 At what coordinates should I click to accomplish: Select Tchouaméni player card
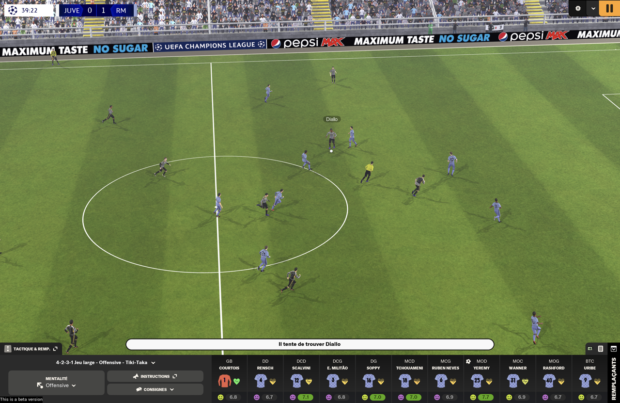[409, 380]
